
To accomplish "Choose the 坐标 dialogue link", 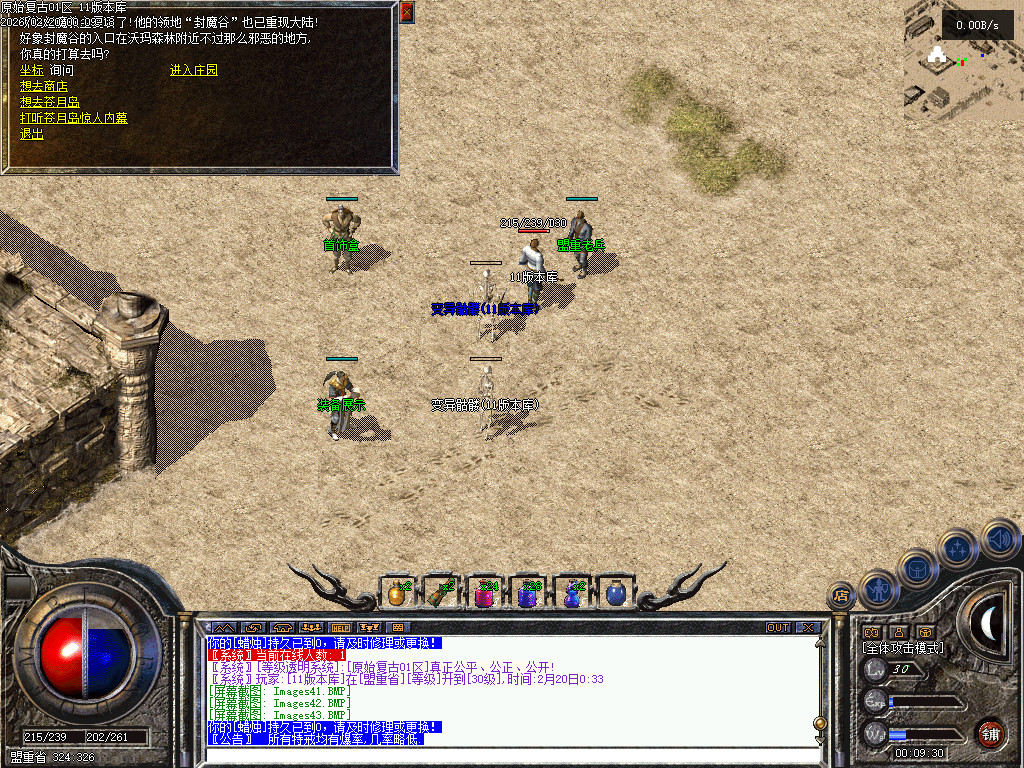I will (x=31, y=71).
